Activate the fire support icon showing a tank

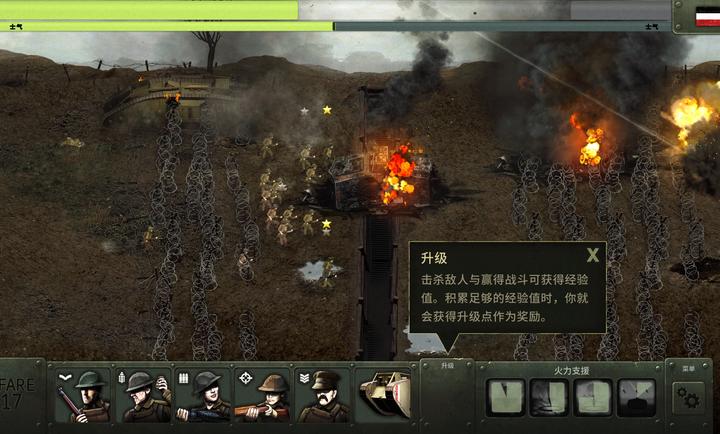tap(636, 397)
